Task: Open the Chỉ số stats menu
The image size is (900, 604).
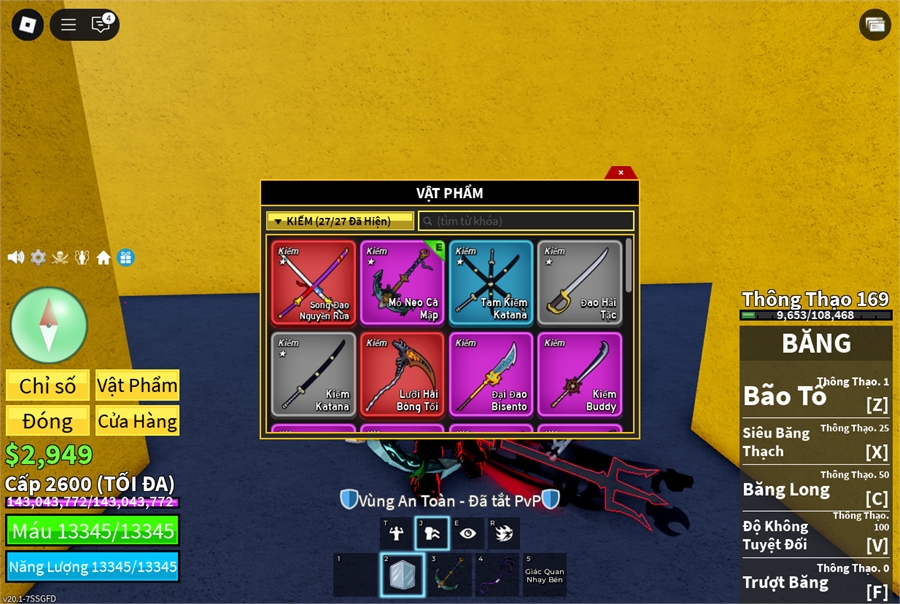Action: [47, 386]
